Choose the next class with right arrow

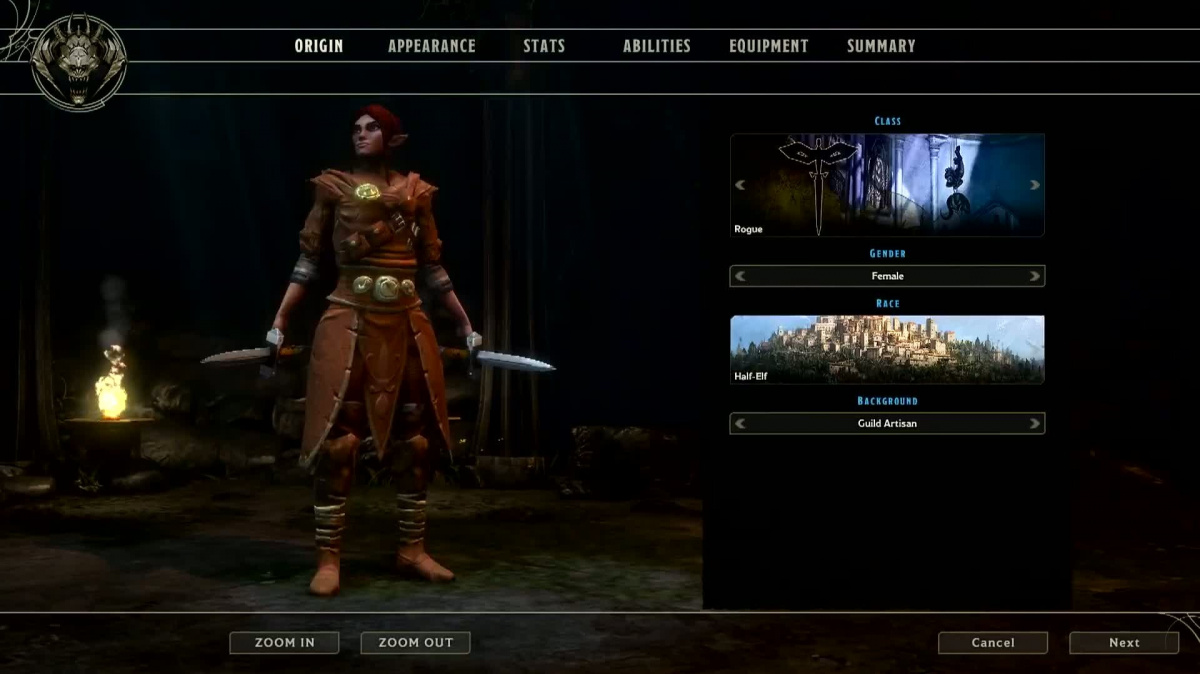pyautogui.click(x=1035, y=185)
